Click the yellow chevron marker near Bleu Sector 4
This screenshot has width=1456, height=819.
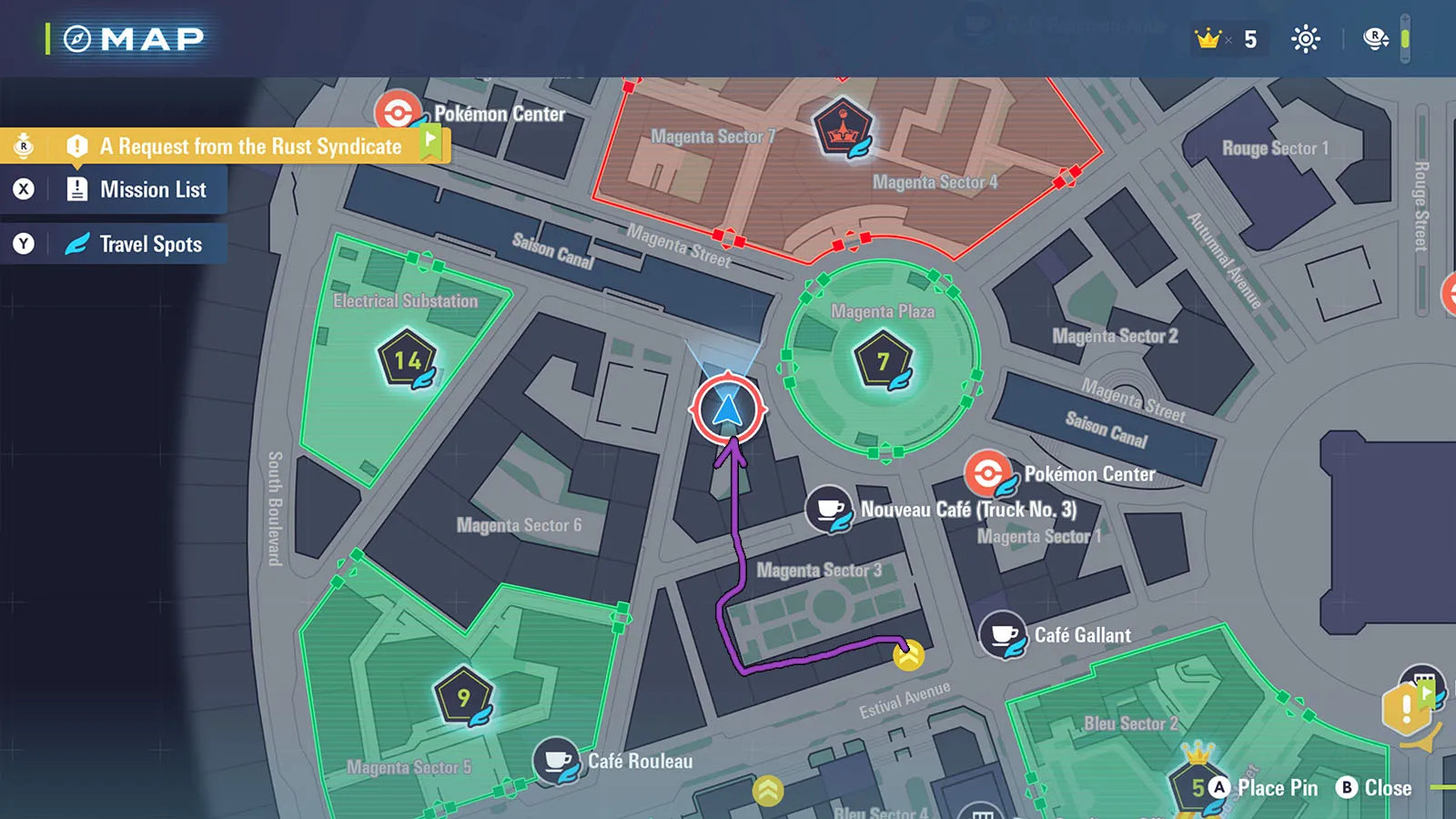click(768, 790)
